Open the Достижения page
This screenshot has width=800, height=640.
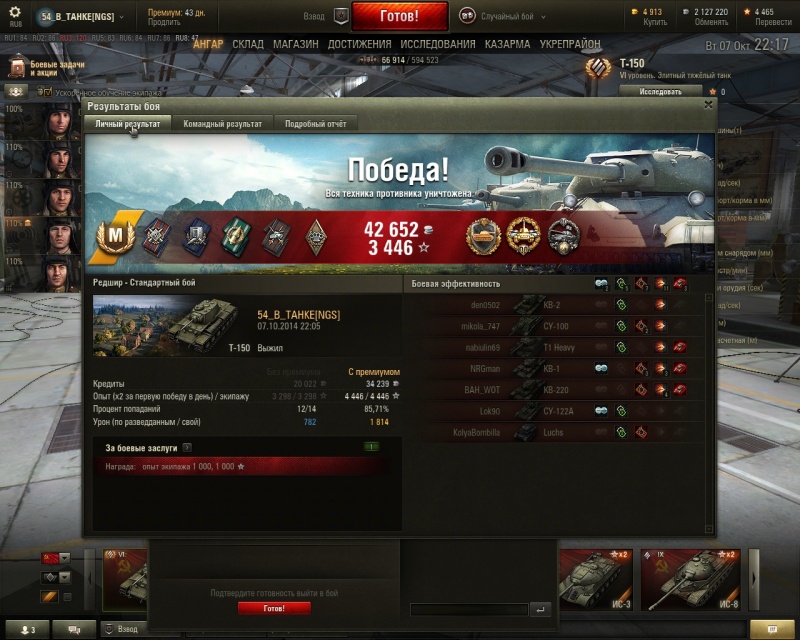click(x=359, y=45)
